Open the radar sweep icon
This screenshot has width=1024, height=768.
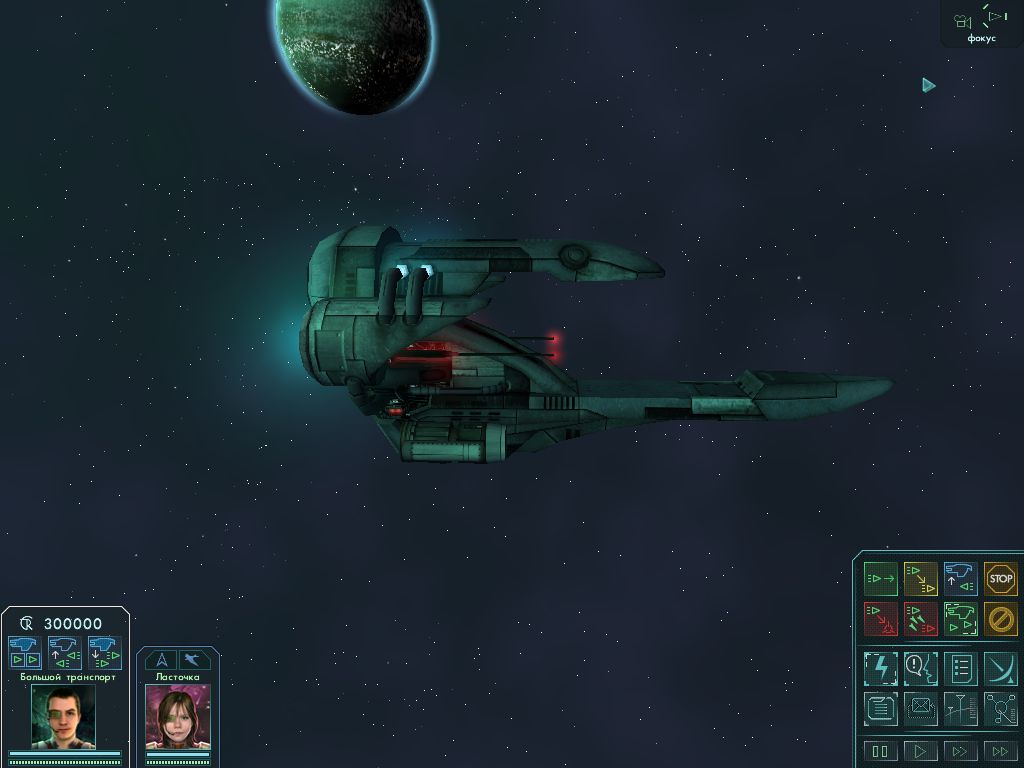coord(1000,667)
